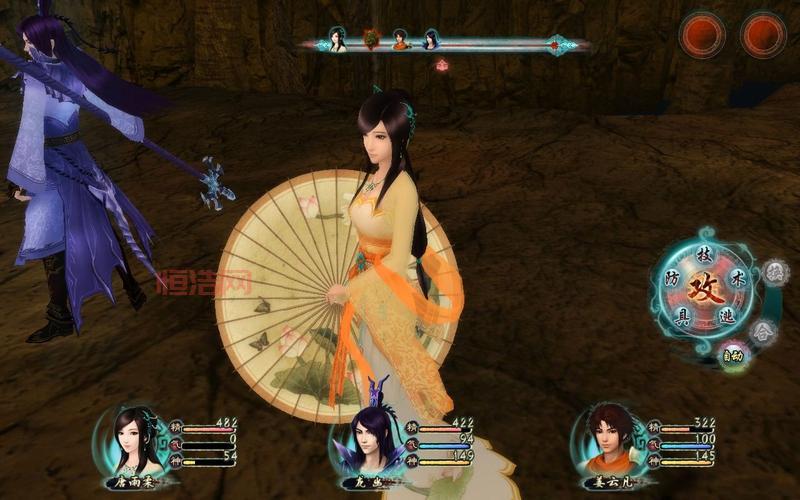This screenshot has height=500, width=800.
Task: Activate the 合 combo orb
Action: tap(764, 330)
